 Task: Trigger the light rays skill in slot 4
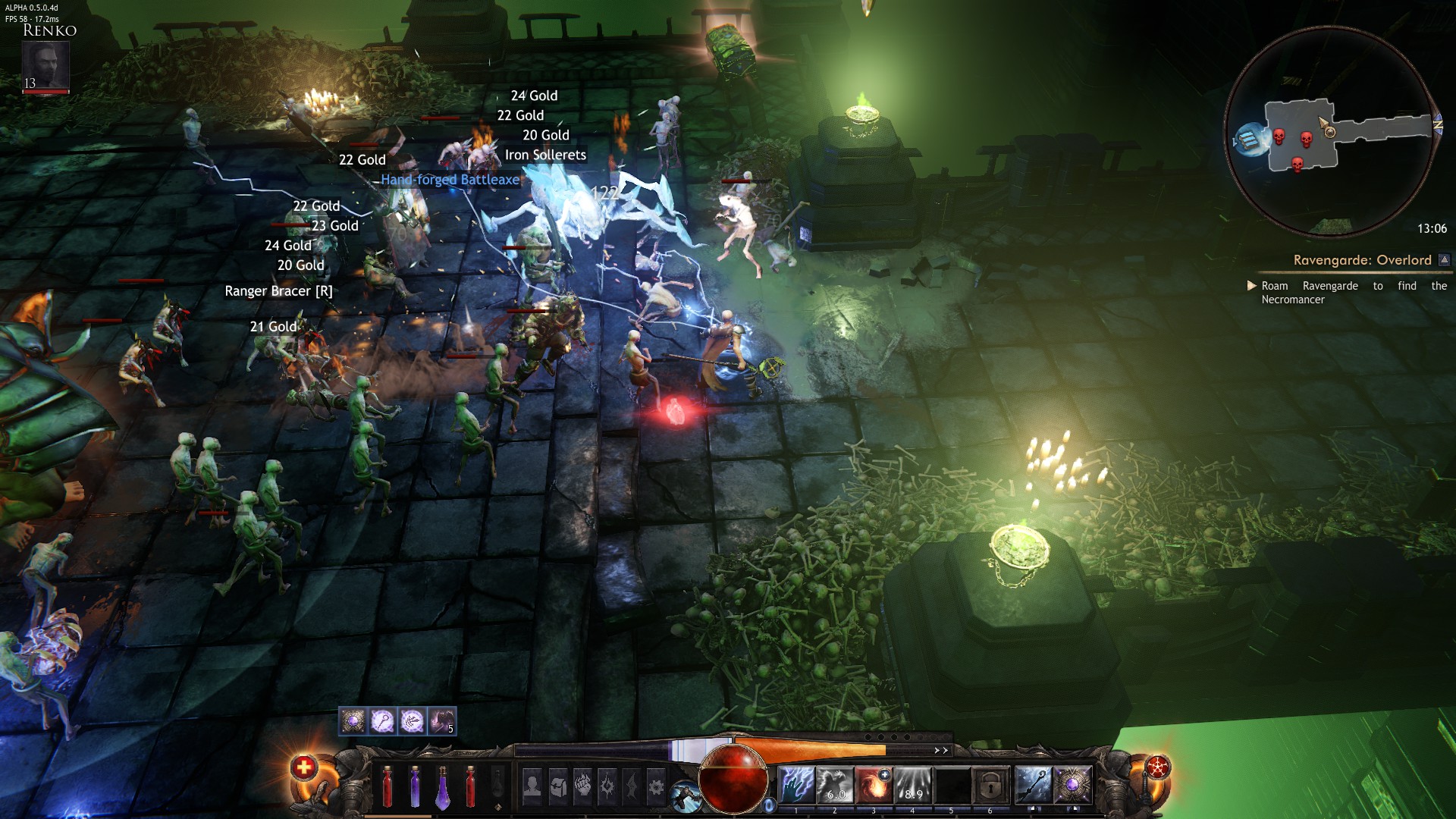[912, 785]
